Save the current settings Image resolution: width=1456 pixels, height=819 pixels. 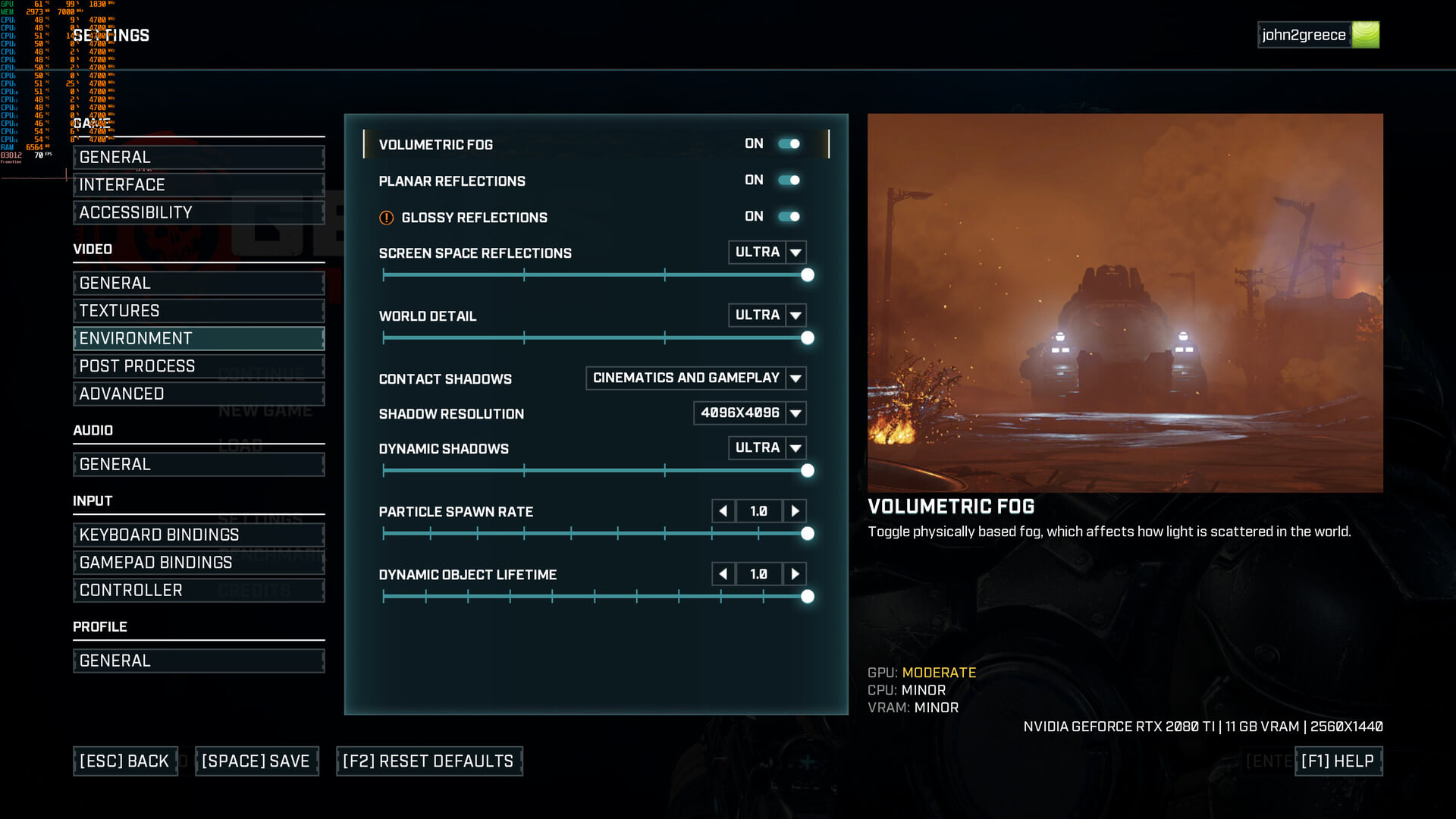[x=256, y=761]
